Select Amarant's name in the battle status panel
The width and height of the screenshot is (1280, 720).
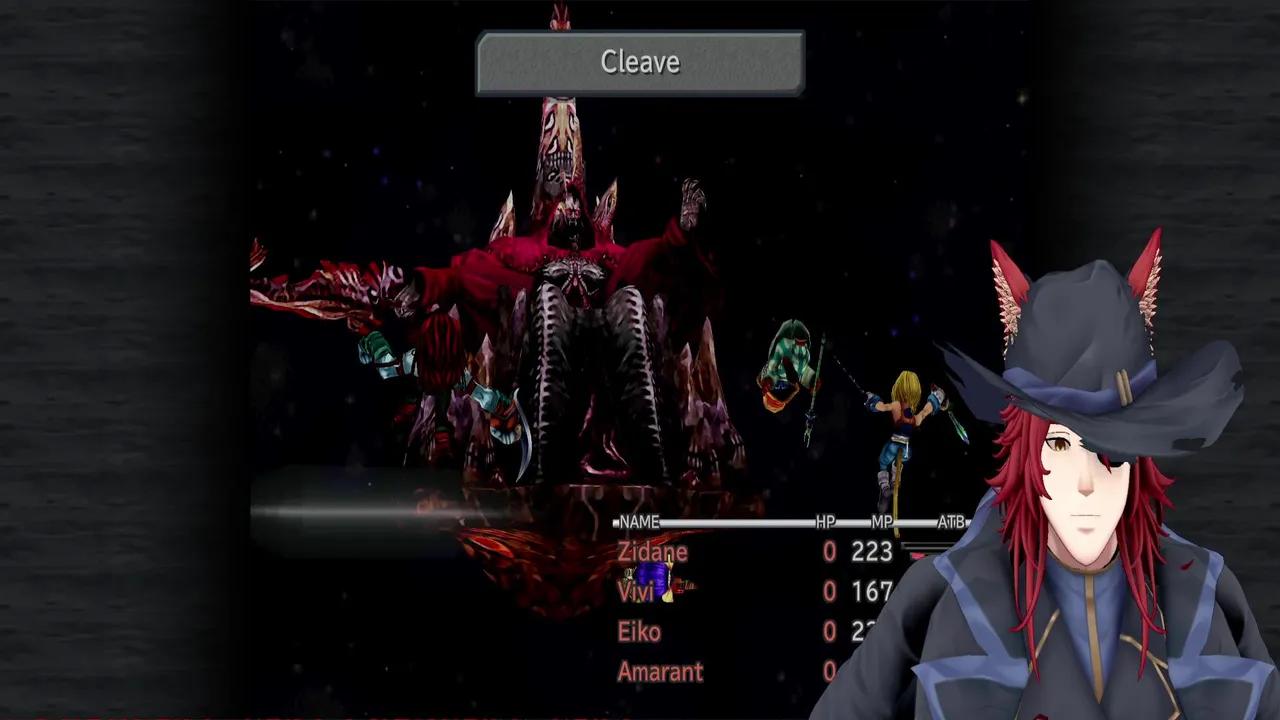coord(660,672)
